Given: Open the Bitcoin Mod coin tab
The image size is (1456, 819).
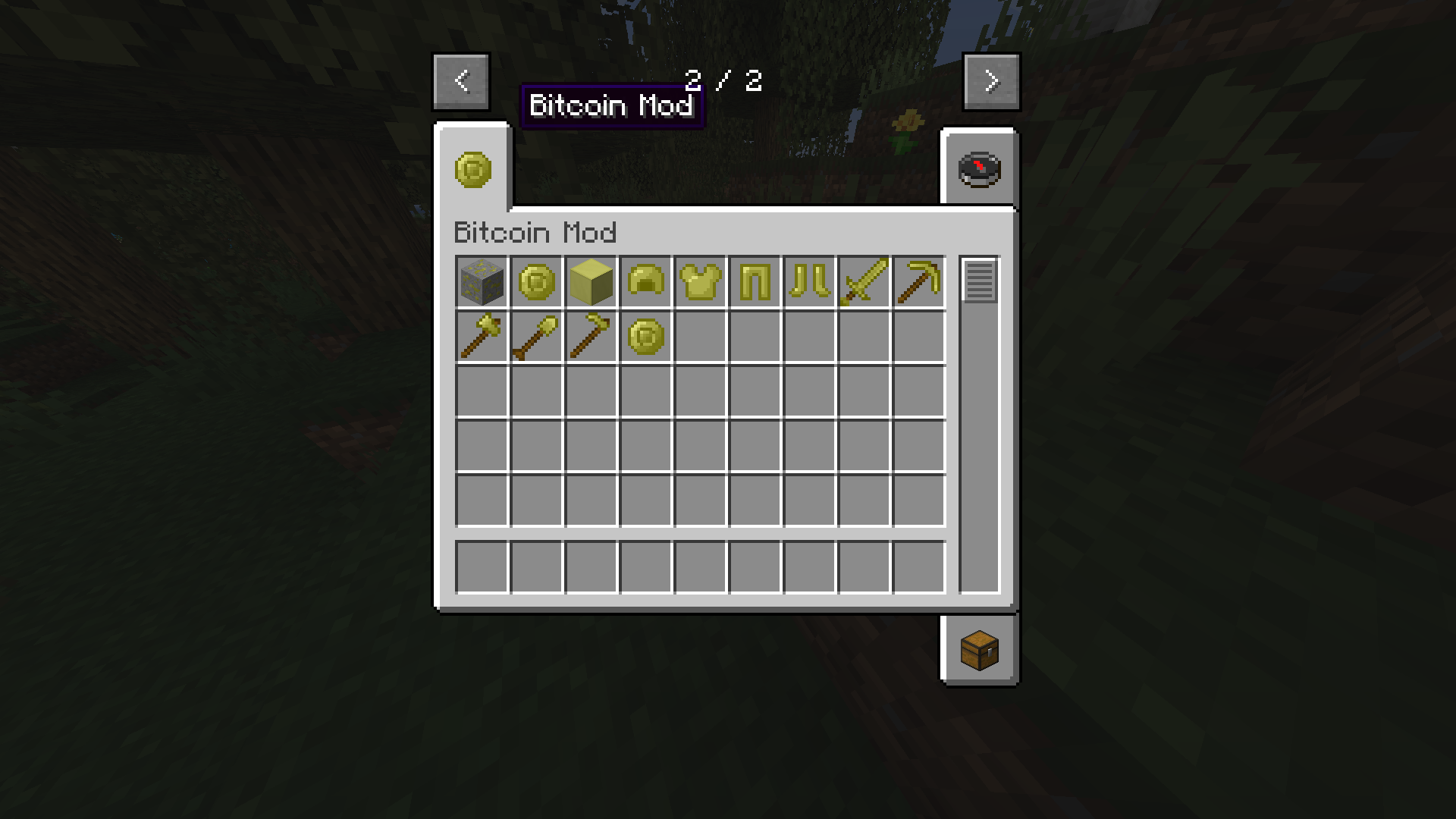Looking at the screenshot, I should (x=472, y=168).
